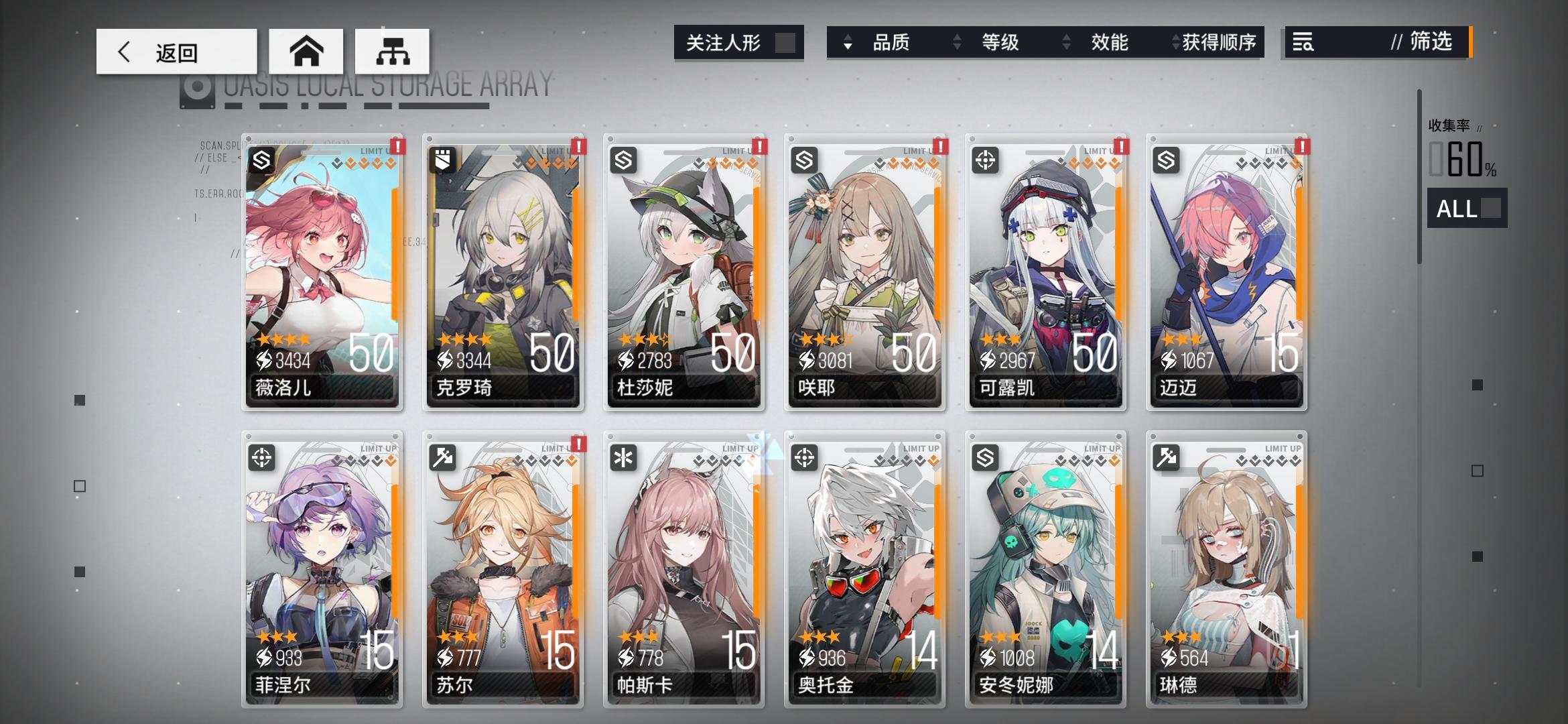
Task: Enable the 关注人形 checkbox
Action: (x=787, y=43)
